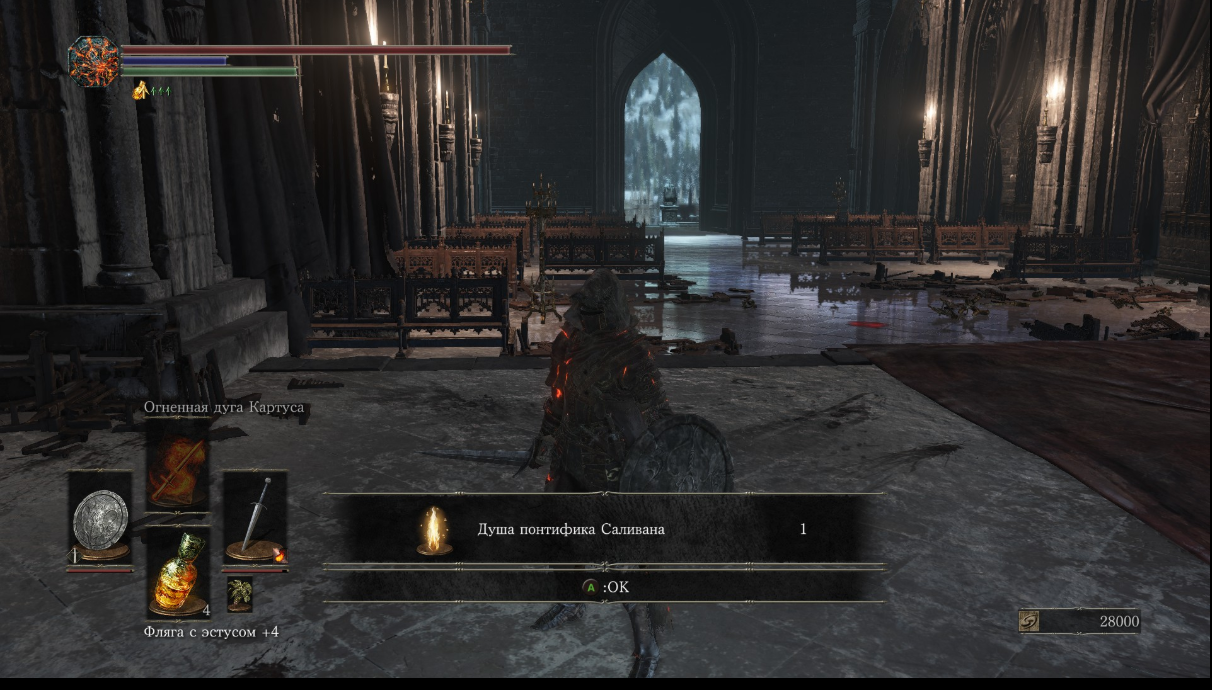Click the fiery covenant emblem beside the health bar
1212x690 pixels.
tap(94, 61)
